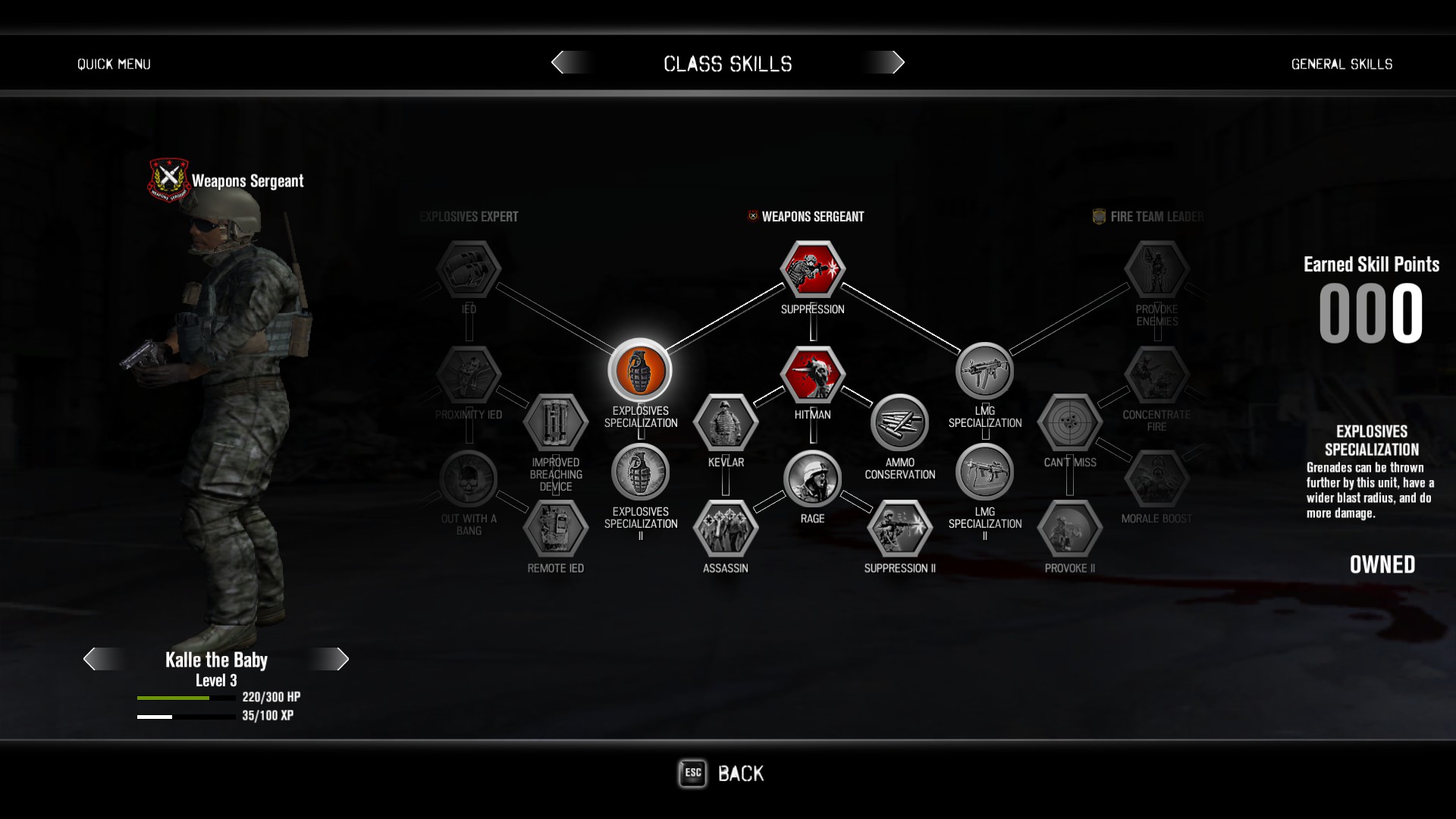The width and height of the screenshot is (1456, 819).
Task: Select the Rage skill icon
Action: coord(812,479)
